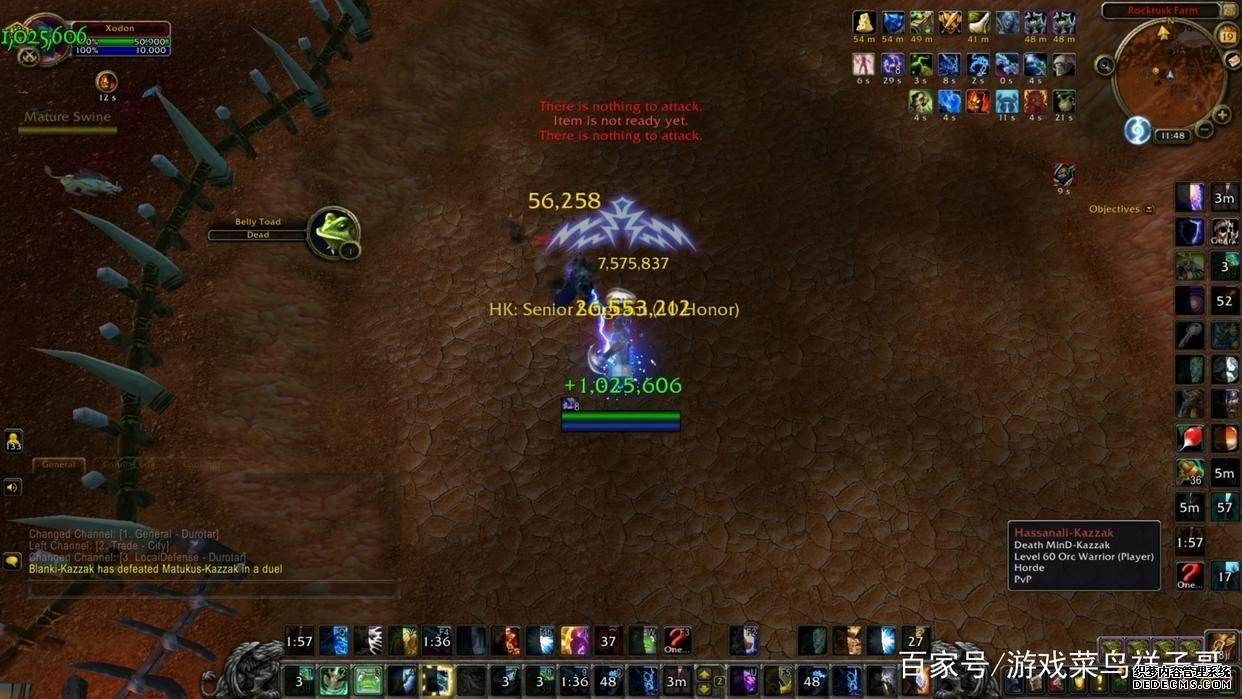Image resolution: width=1242 pixels, height=699 pixels.
Task: Click the action bar page up arrow
Action: click(704, 674)
